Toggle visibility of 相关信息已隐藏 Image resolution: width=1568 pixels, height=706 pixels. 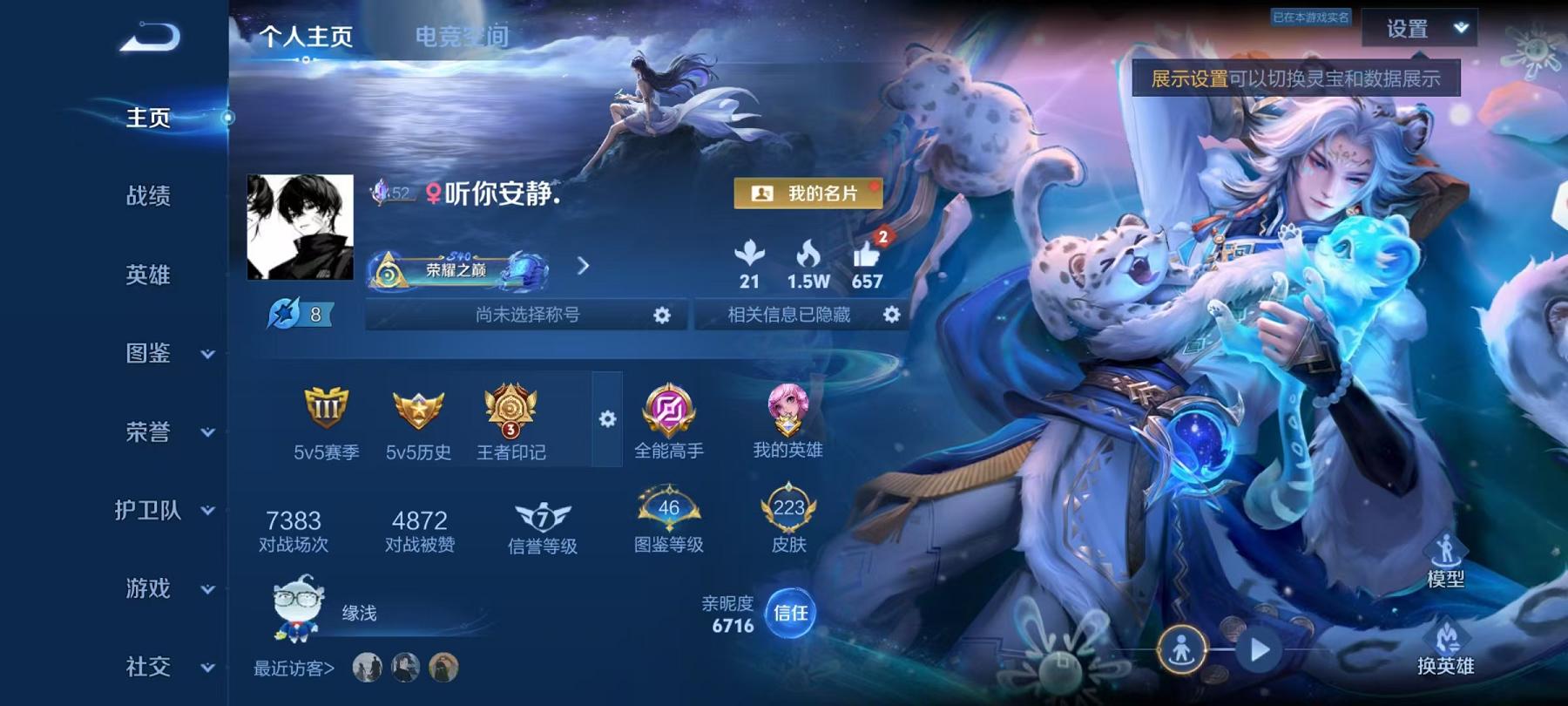[x=892, y=316]
